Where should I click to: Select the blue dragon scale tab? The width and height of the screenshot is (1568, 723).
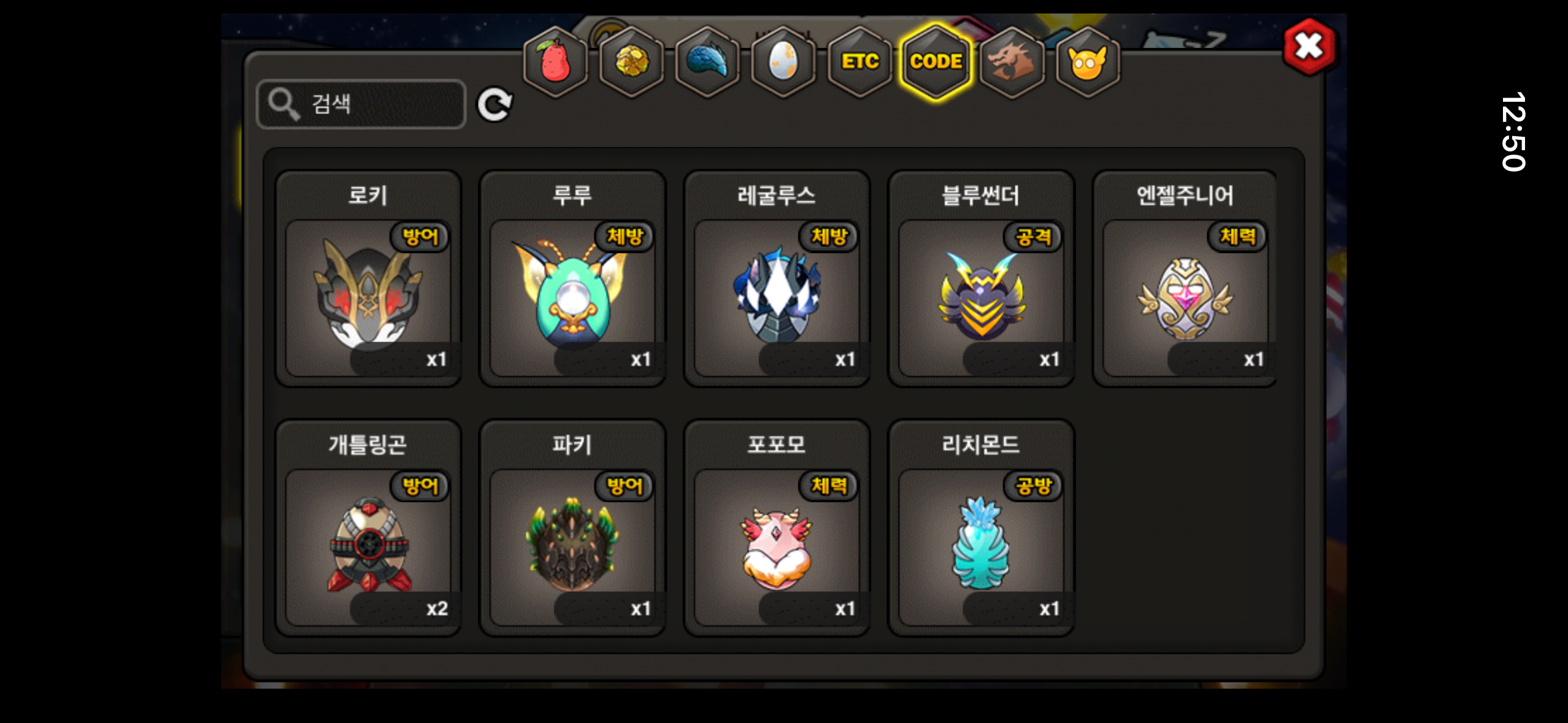pyautogui.click(x=707, y=62)
